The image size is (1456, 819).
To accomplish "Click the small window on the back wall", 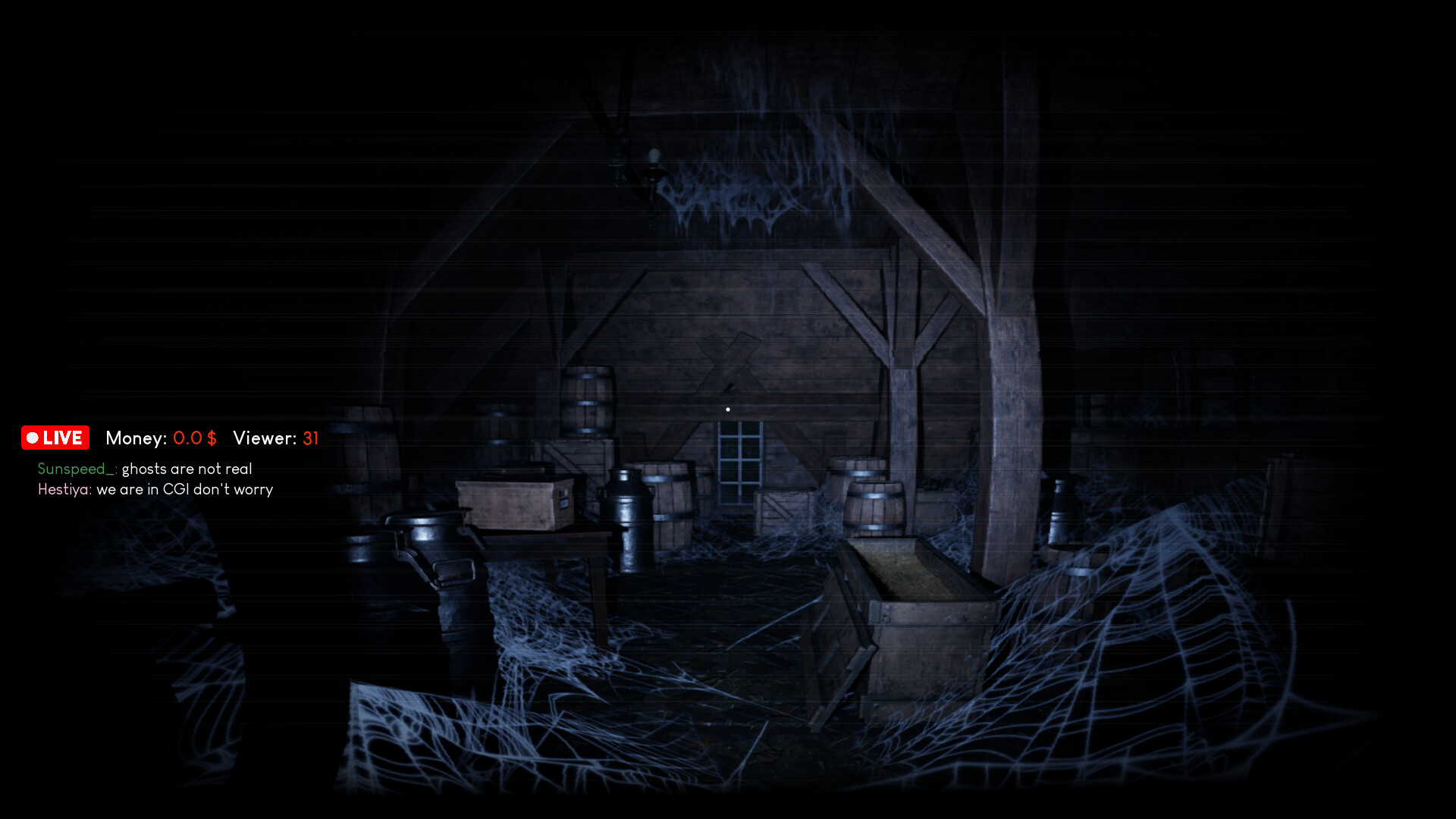I will 739,464.
